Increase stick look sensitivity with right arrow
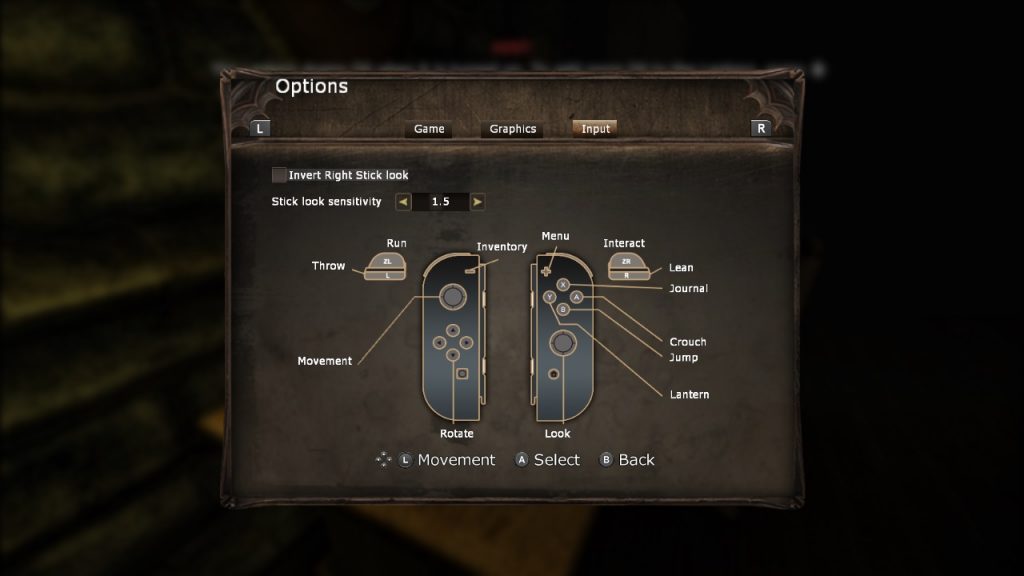Image resolution: width=1024 pixels, height=576 pixels. coord(477,202)
